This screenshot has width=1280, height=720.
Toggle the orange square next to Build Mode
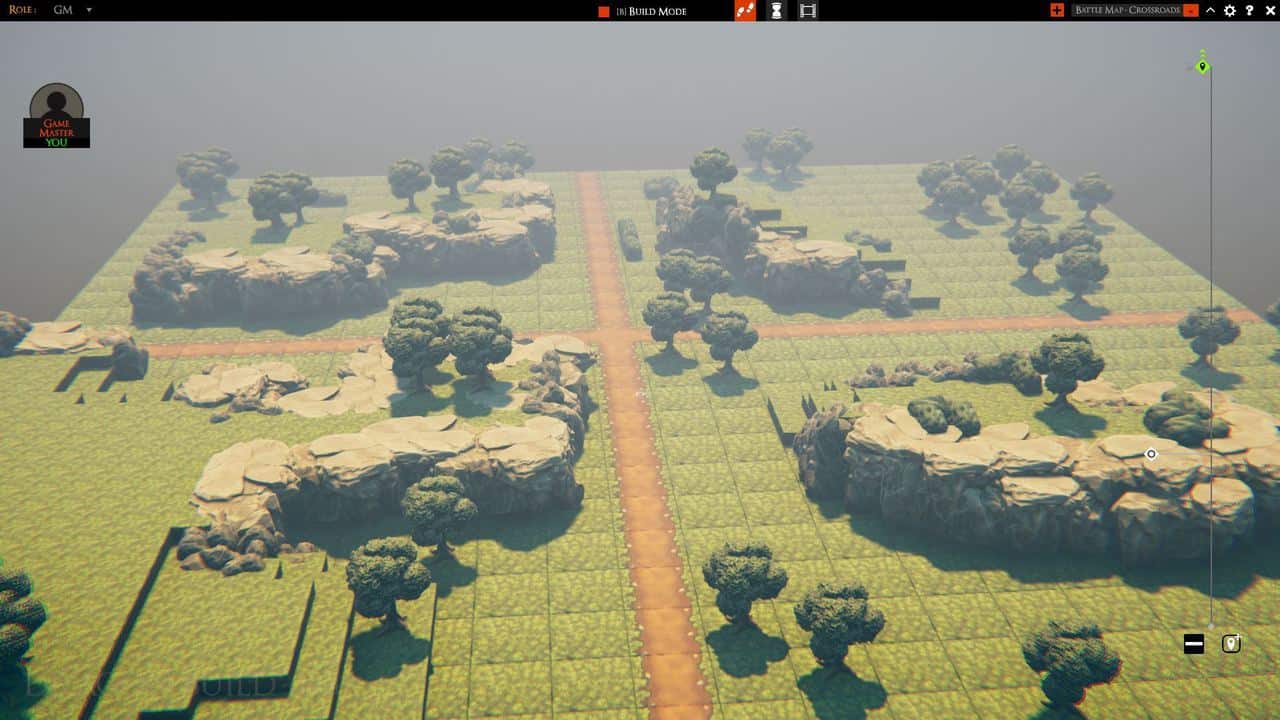[603, 11]
